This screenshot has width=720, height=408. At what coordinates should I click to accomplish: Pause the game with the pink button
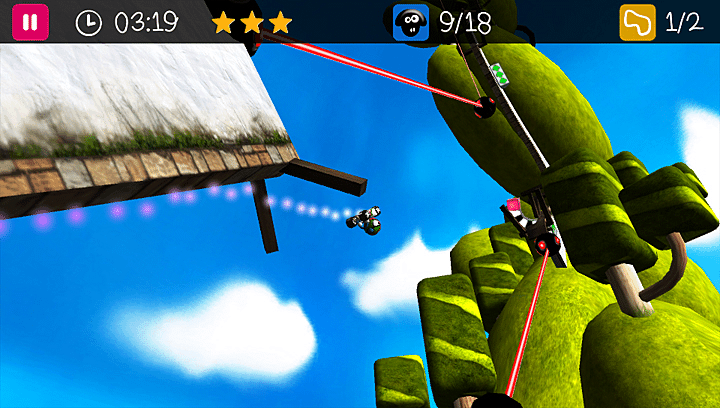pos(30,22)
